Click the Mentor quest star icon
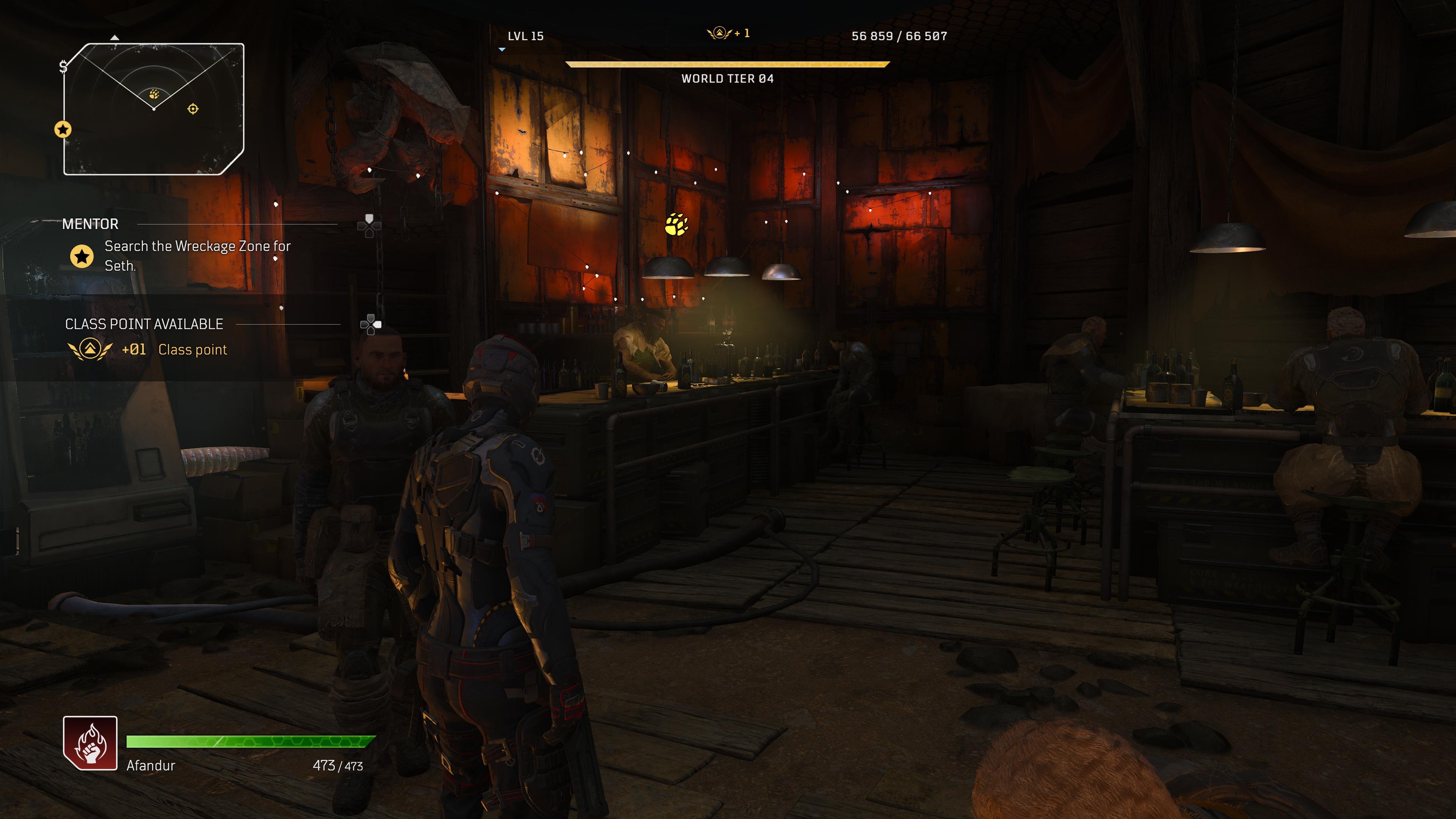The width and height of the screenshot is (1456, 819). click(83, 256)
